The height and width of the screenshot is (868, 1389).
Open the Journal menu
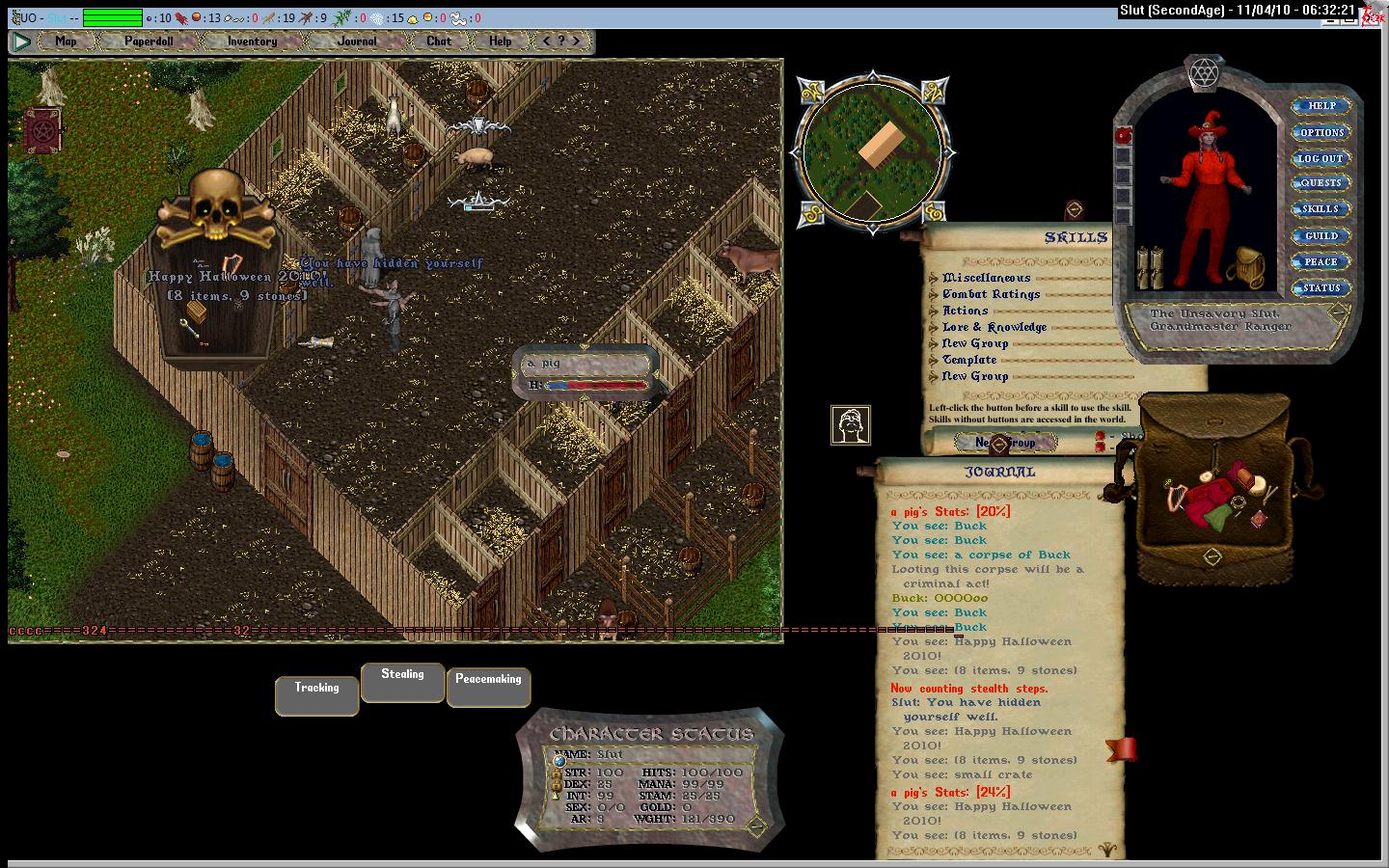pyautogui.click(x=357, y=41)
